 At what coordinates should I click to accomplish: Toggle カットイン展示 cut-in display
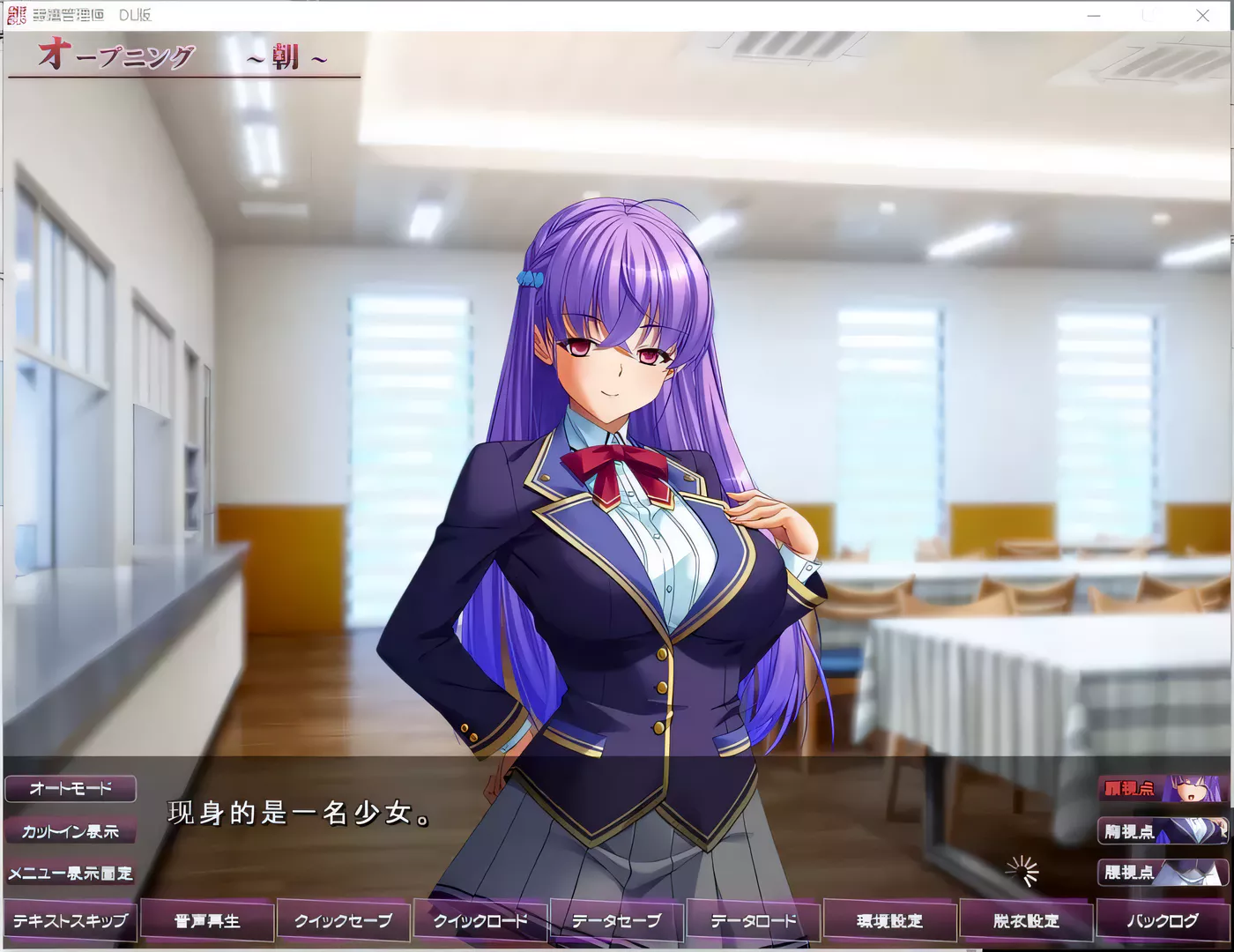[x=71, y=831]
